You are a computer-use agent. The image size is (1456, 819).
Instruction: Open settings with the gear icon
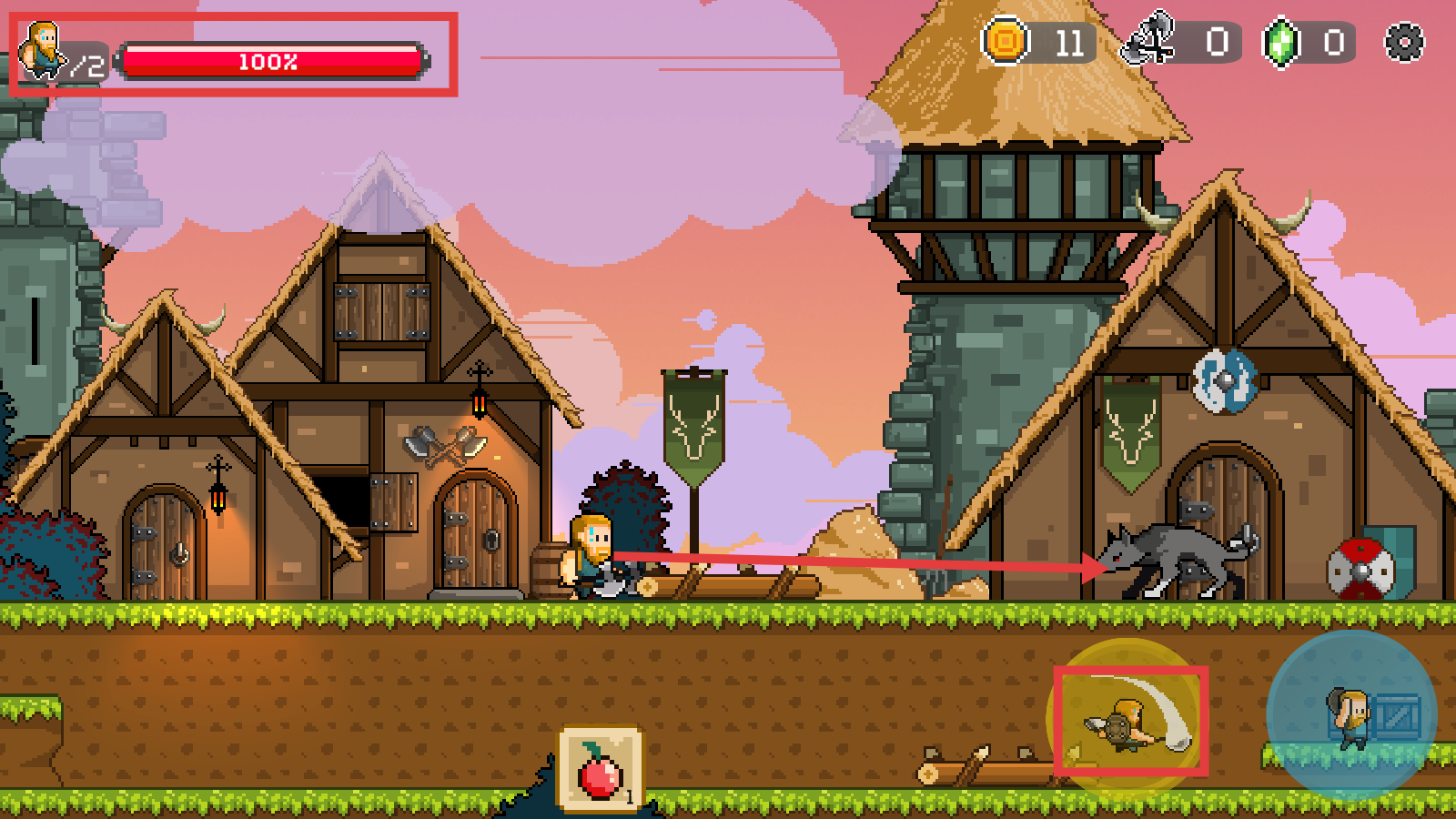1403,43
